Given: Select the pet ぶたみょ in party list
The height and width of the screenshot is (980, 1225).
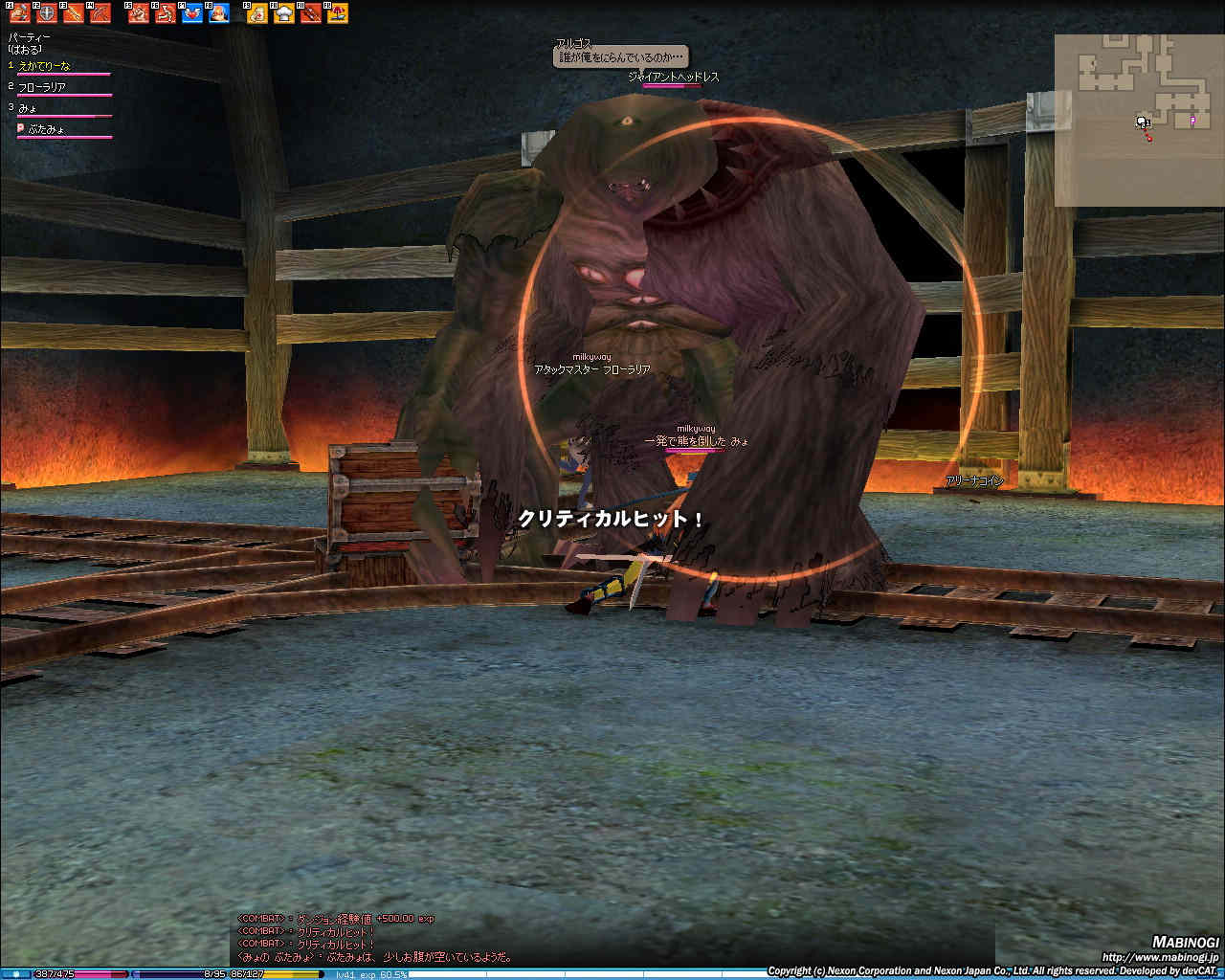Looking at the screenshot, I should pyautogui.click(x=46, y=129).
